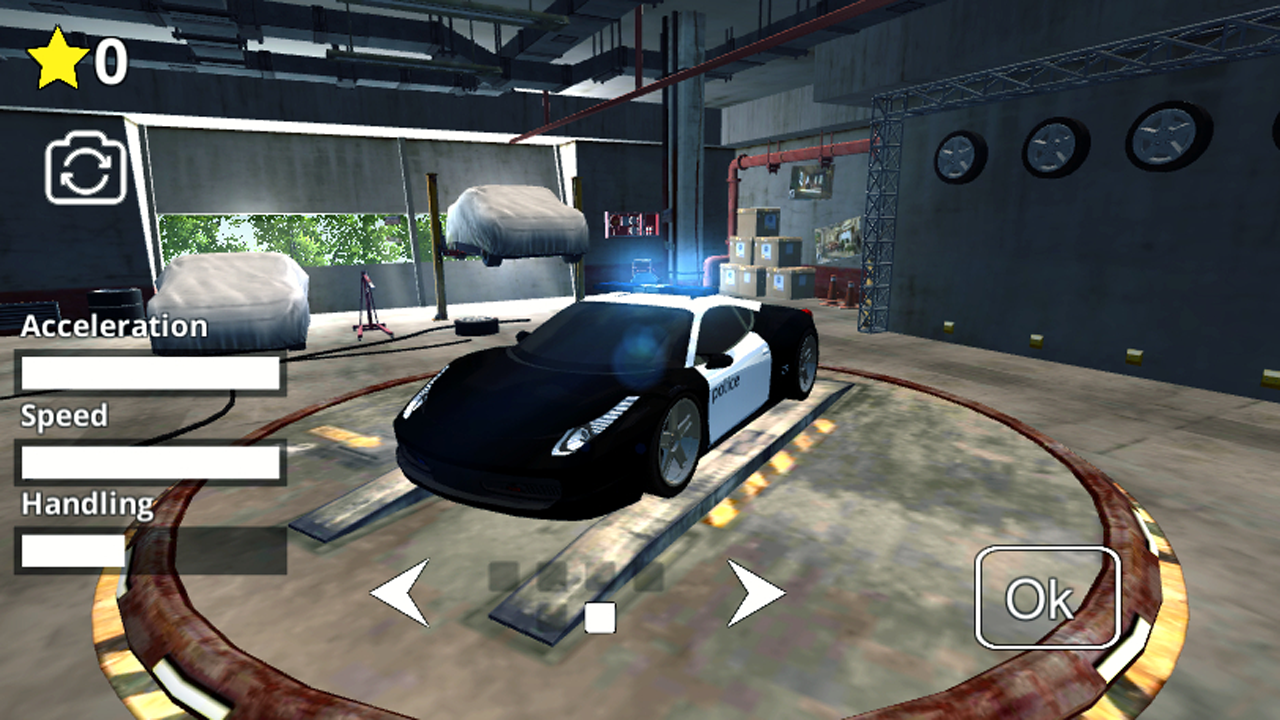The image size is (1280, 720).
Task: Tap the Ok button in the corner
Action: (x=1047, y=599)
